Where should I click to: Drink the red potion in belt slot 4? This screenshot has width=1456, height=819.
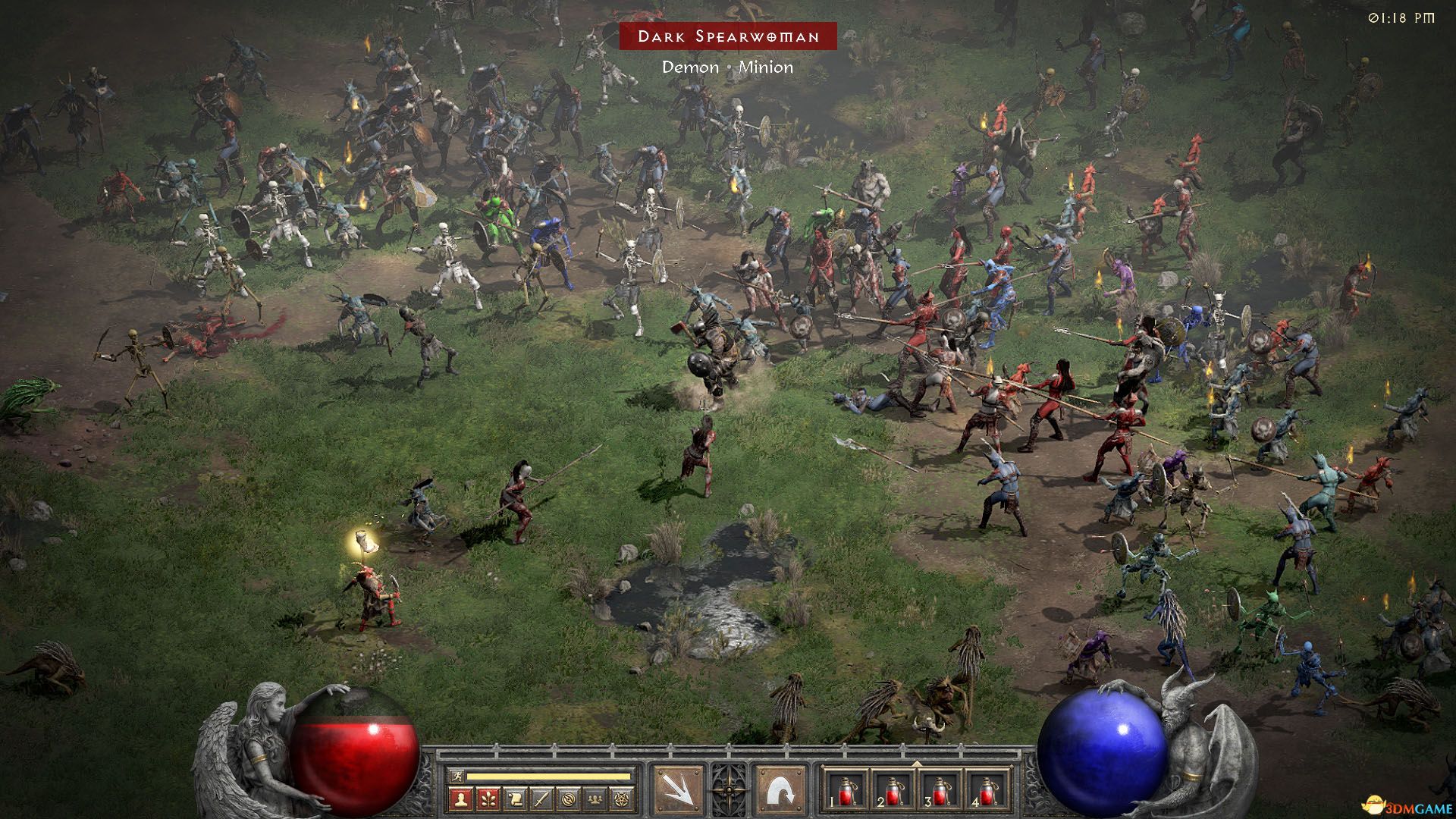pyautogui.click(x=987, y=790)
